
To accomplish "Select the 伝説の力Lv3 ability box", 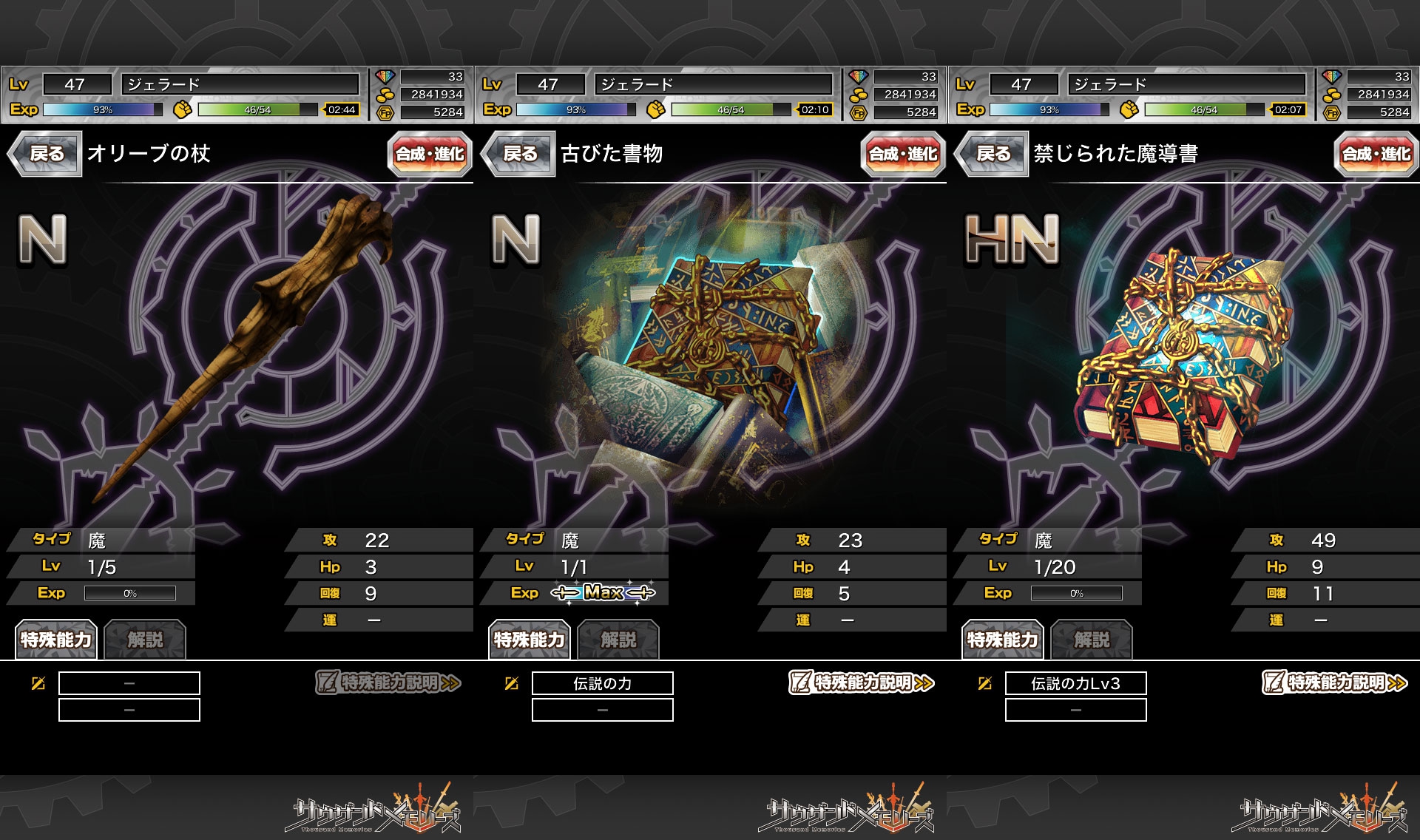I will 1075,683.
